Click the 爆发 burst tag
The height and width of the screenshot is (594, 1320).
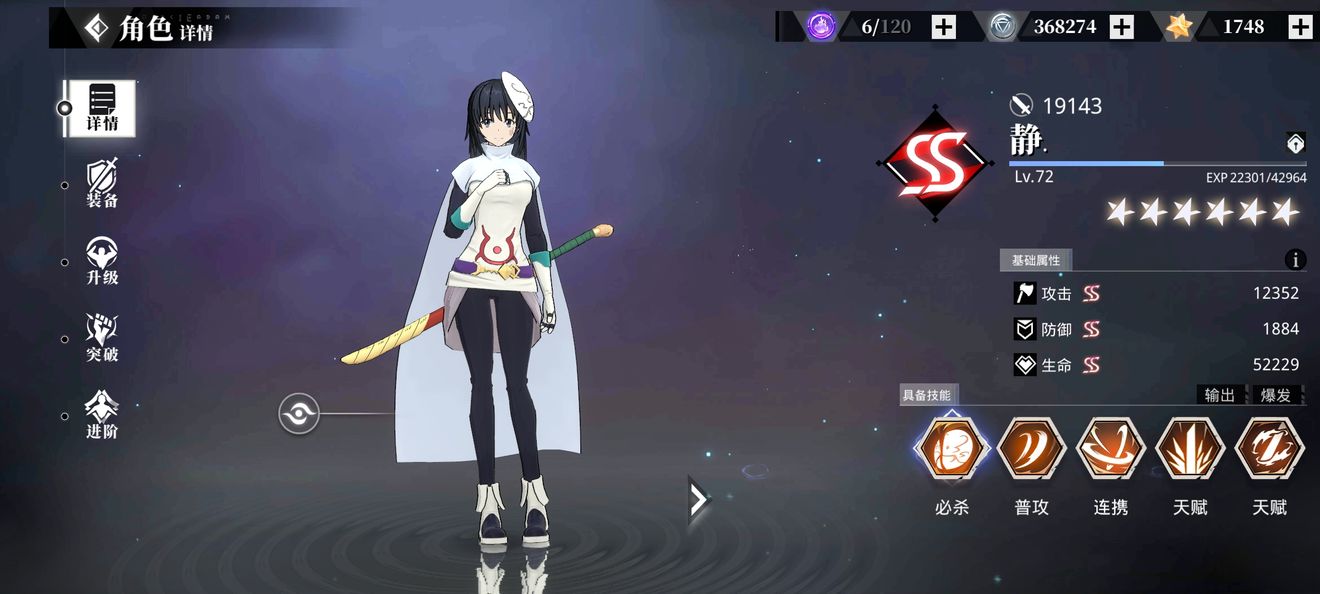pyautogui.click(x=1275, y=395)
